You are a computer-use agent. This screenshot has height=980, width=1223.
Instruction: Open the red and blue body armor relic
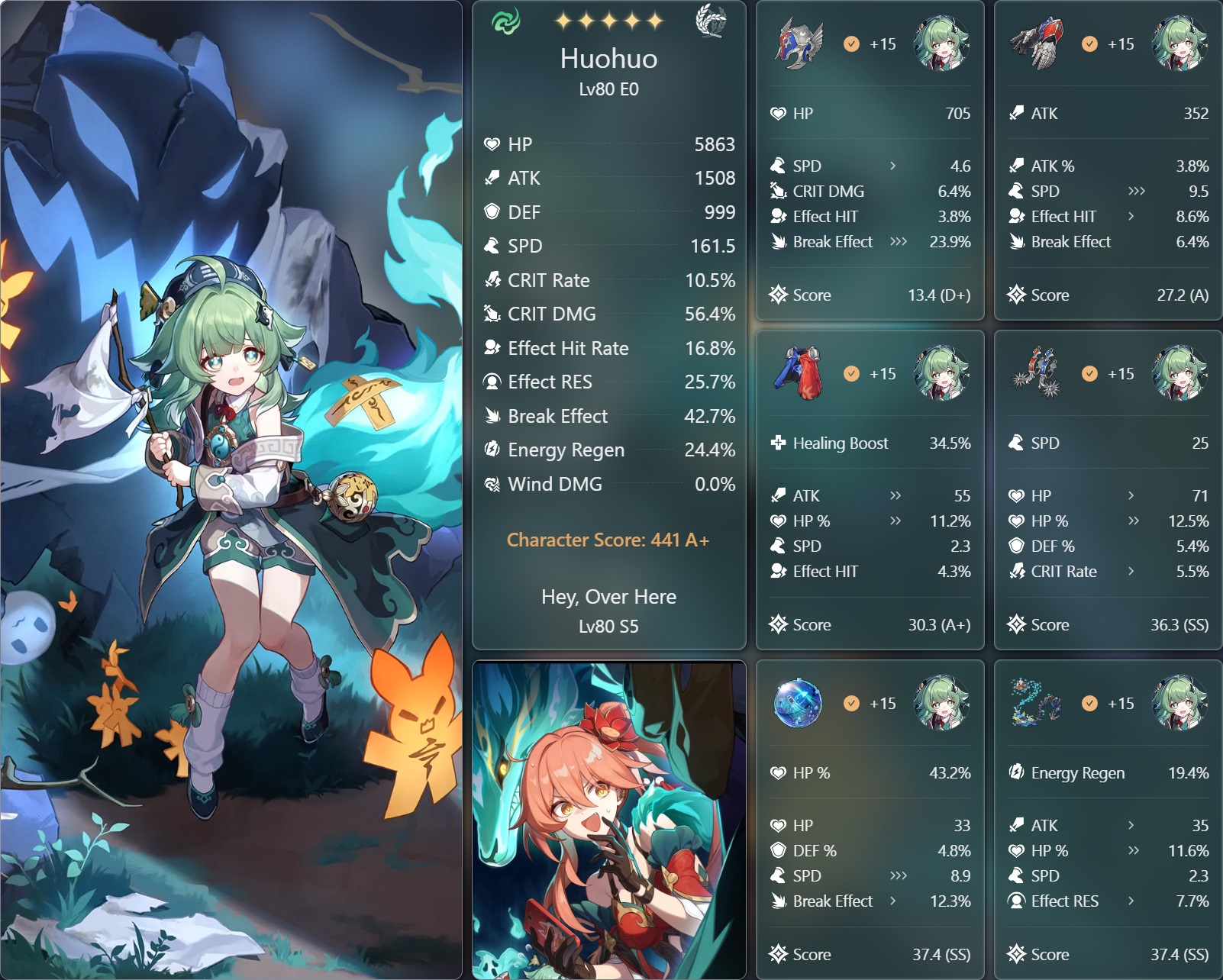click(x=799, y=373)
